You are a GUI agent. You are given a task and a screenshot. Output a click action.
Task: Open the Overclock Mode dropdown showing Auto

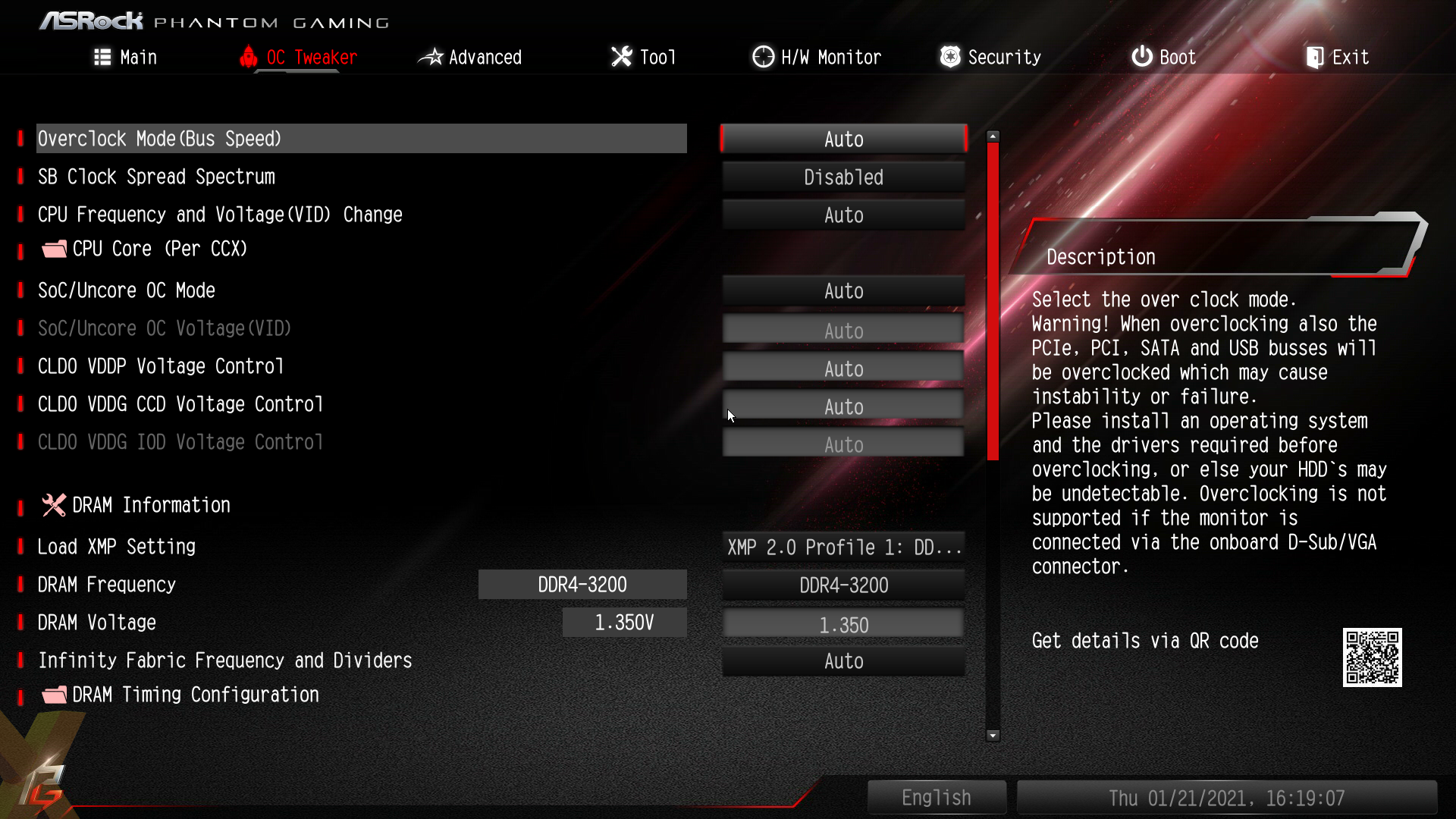coord(843,139)
